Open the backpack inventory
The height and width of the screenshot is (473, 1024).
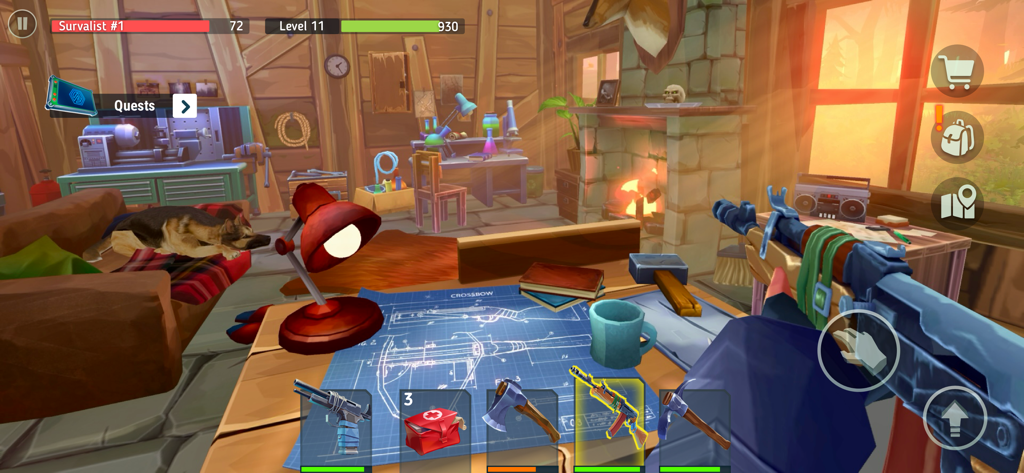957,137
